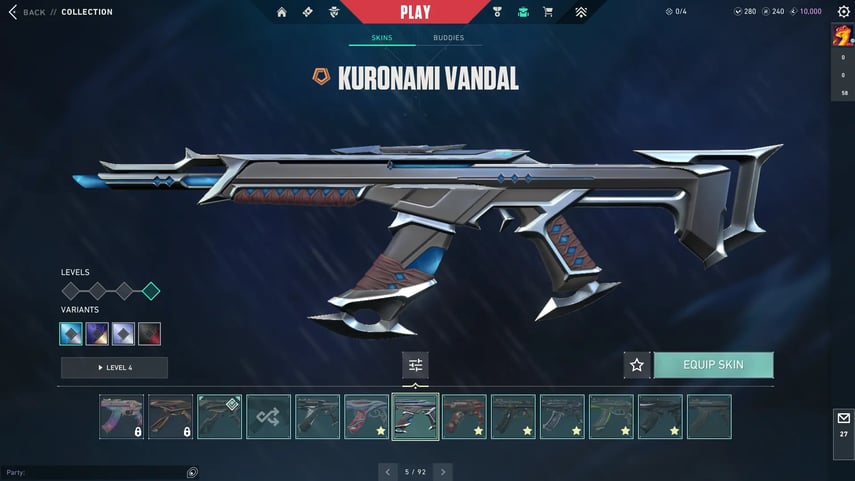Choose the black and red variant swatch
The image size is (855, 481).
pyautogui.click(x=149, y=334)
